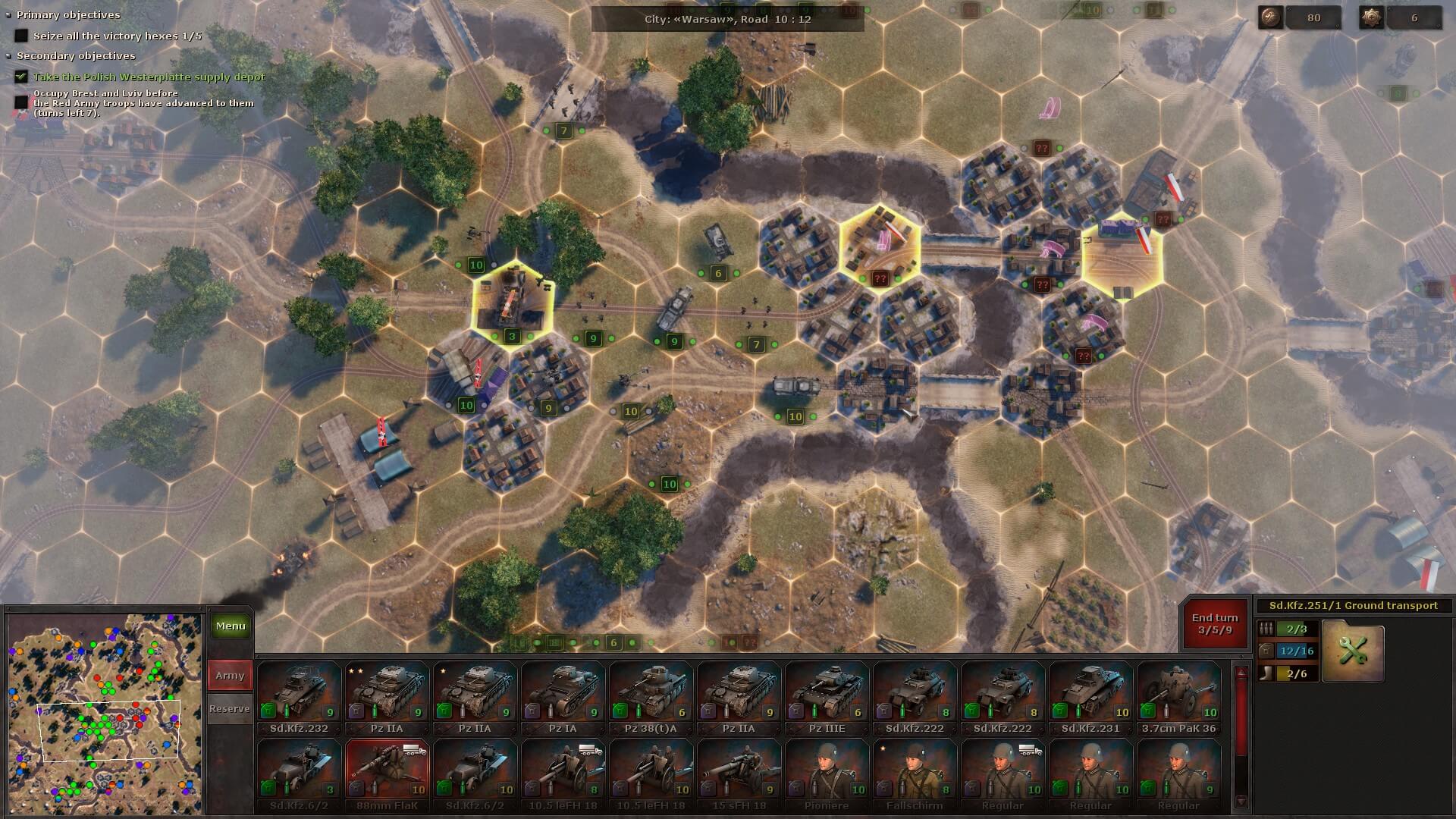The height and width of the screenshot is (819, 1456).
Task: Pick the Pioniere infantry card
Action: point(827,775)
